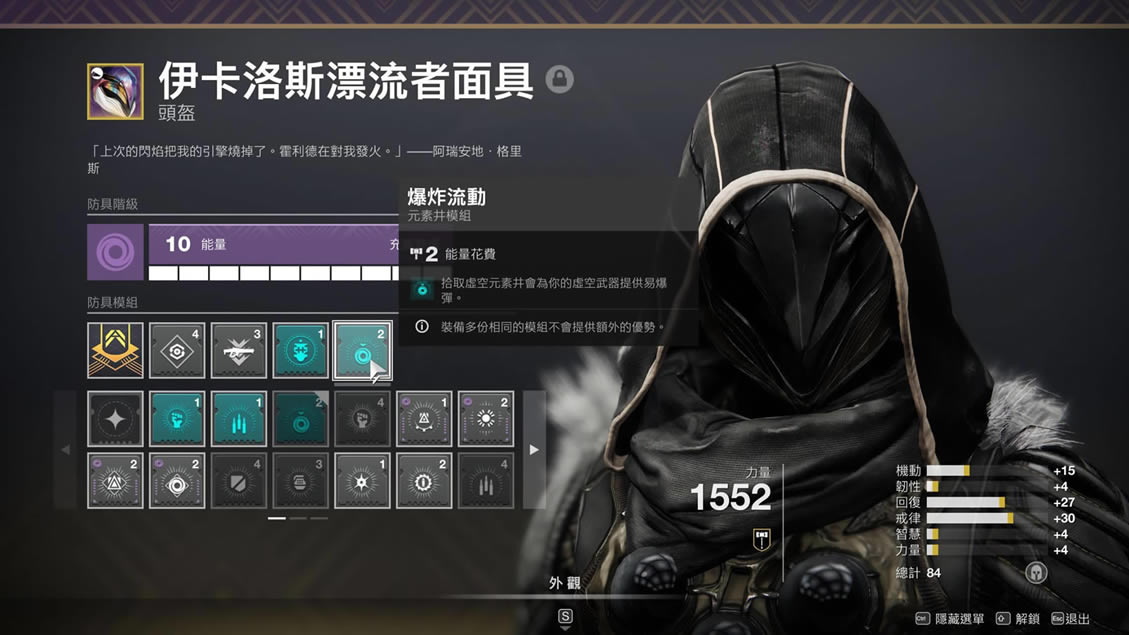This screenshot has width=1129, height=635.
Task: Open the 外觀 appearance section
Action: pos(565,583)
